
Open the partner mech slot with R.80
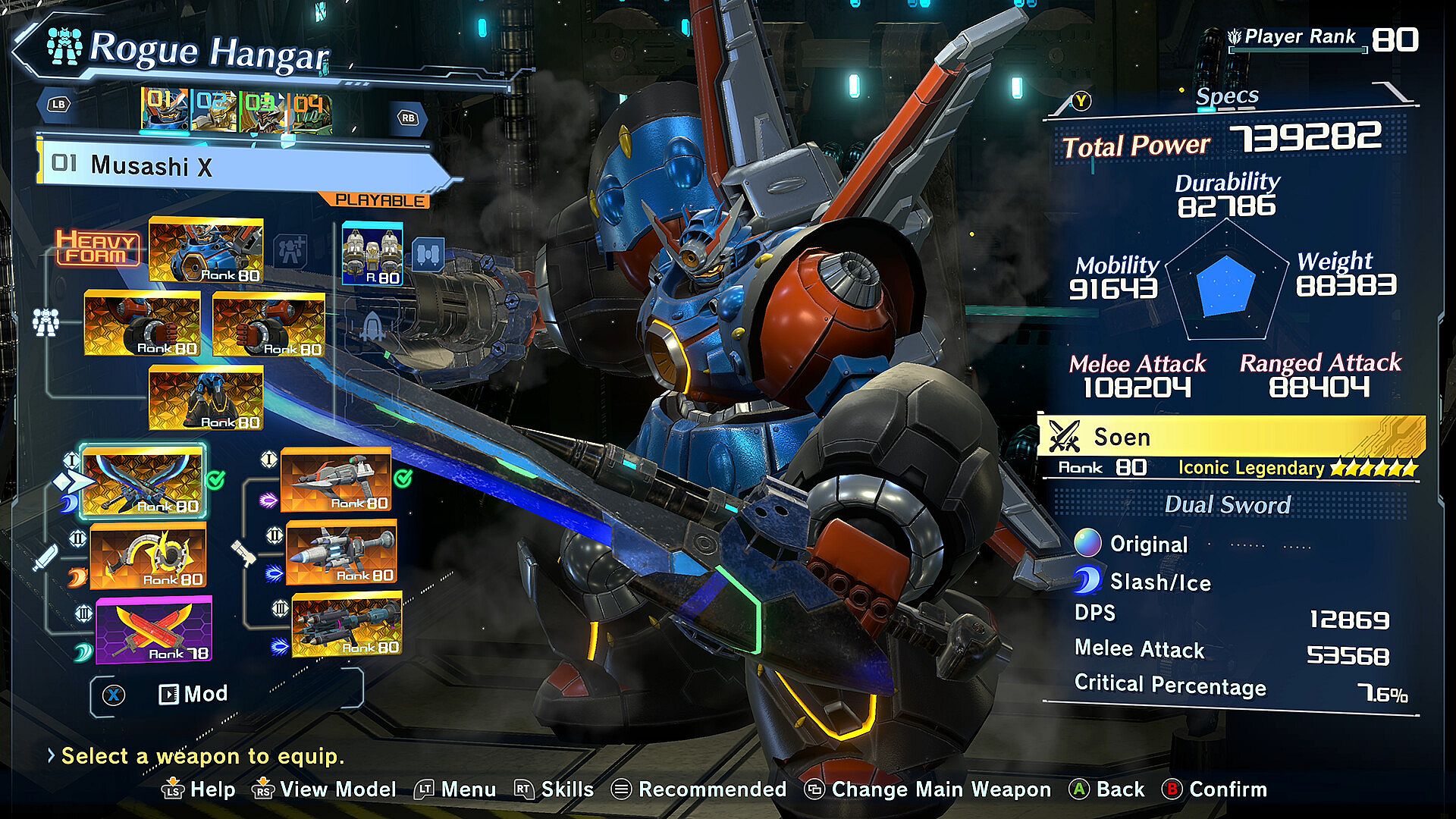372,253
